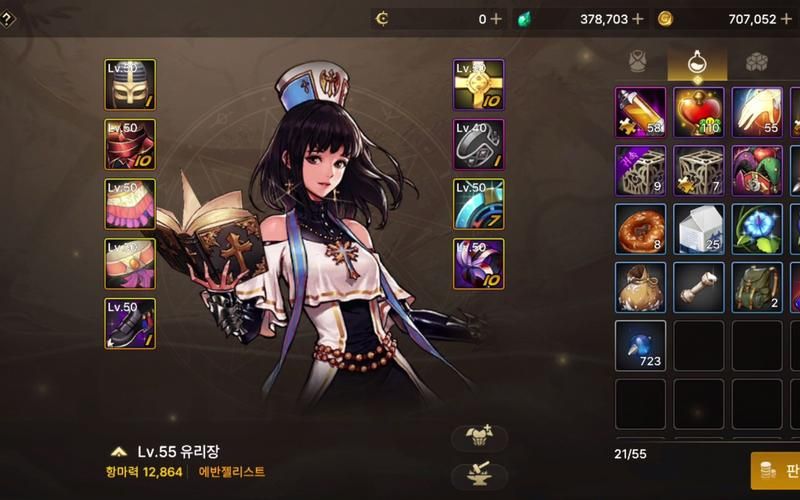Screen dimensions: 800x500
Task: Select the brown sack item
Action: click(640, 286)
